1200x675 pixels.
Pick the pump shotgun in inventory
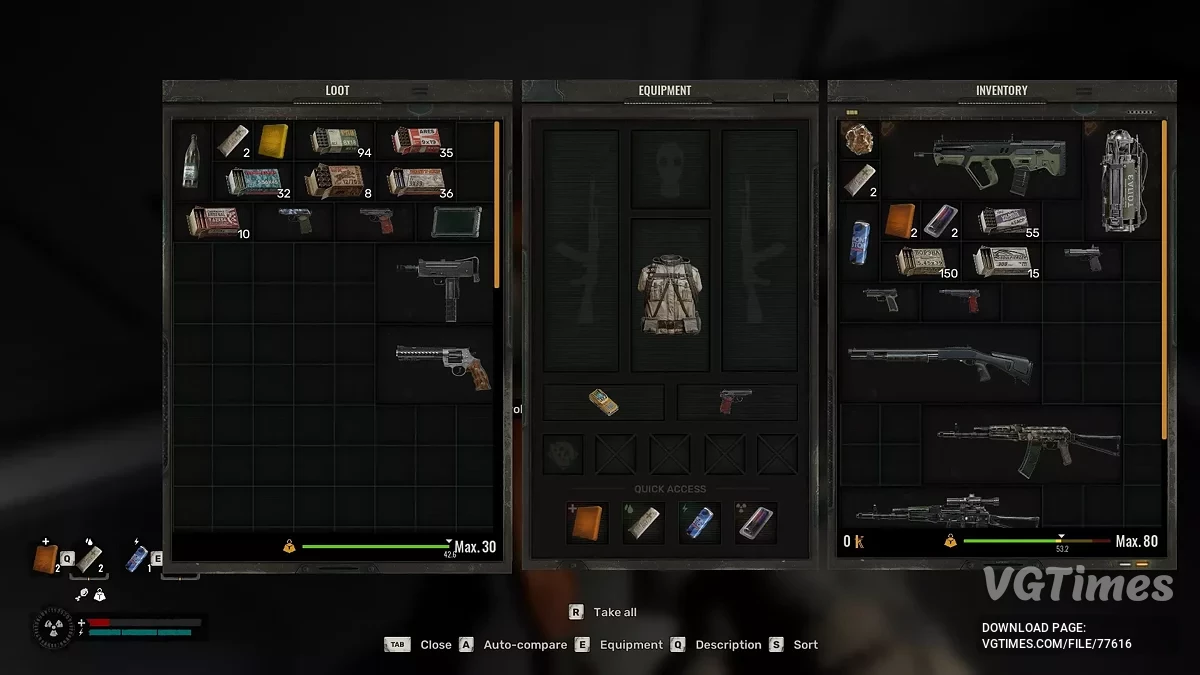(x=938, y=362)
